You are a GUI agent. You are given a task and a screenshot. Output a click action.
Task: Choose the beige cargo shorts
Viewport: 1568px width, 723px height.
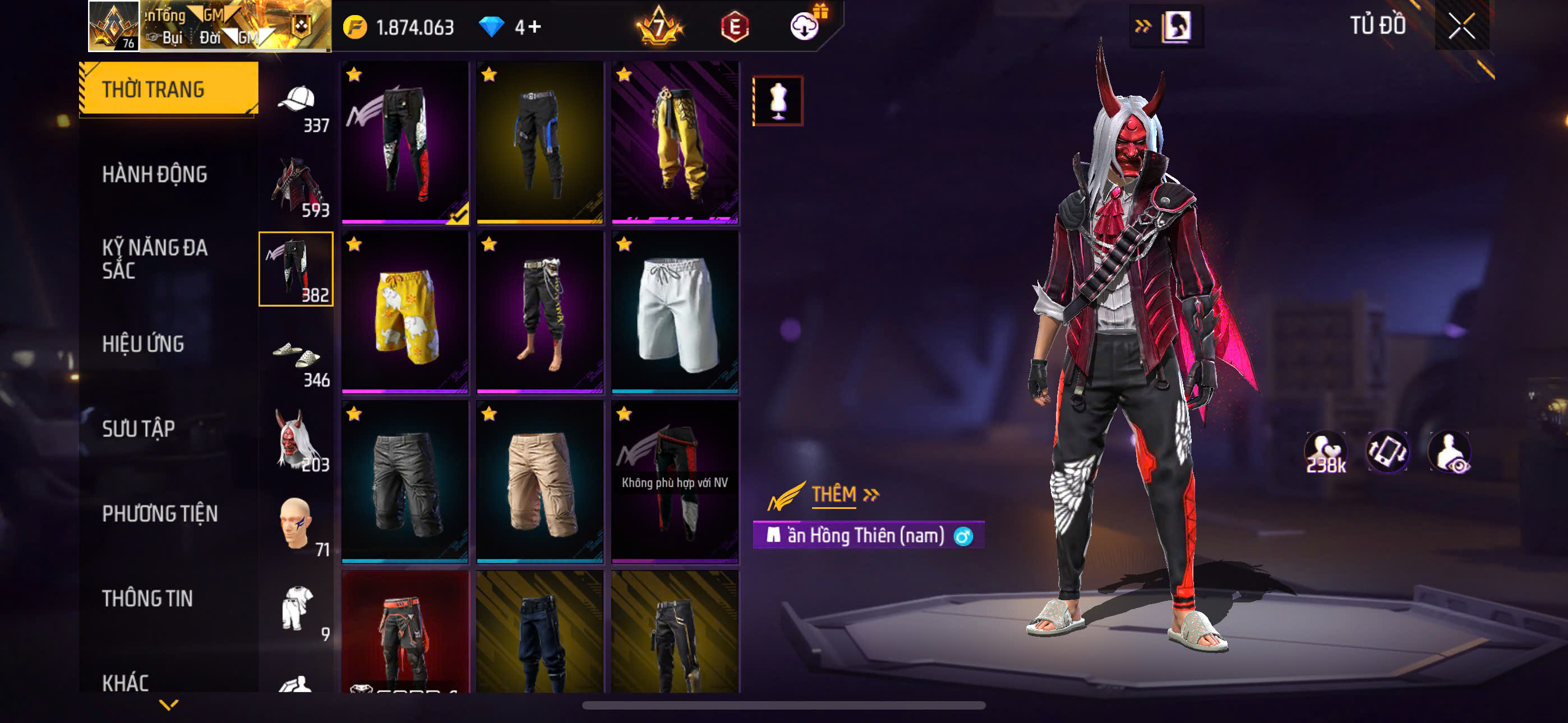pos(540,482)
